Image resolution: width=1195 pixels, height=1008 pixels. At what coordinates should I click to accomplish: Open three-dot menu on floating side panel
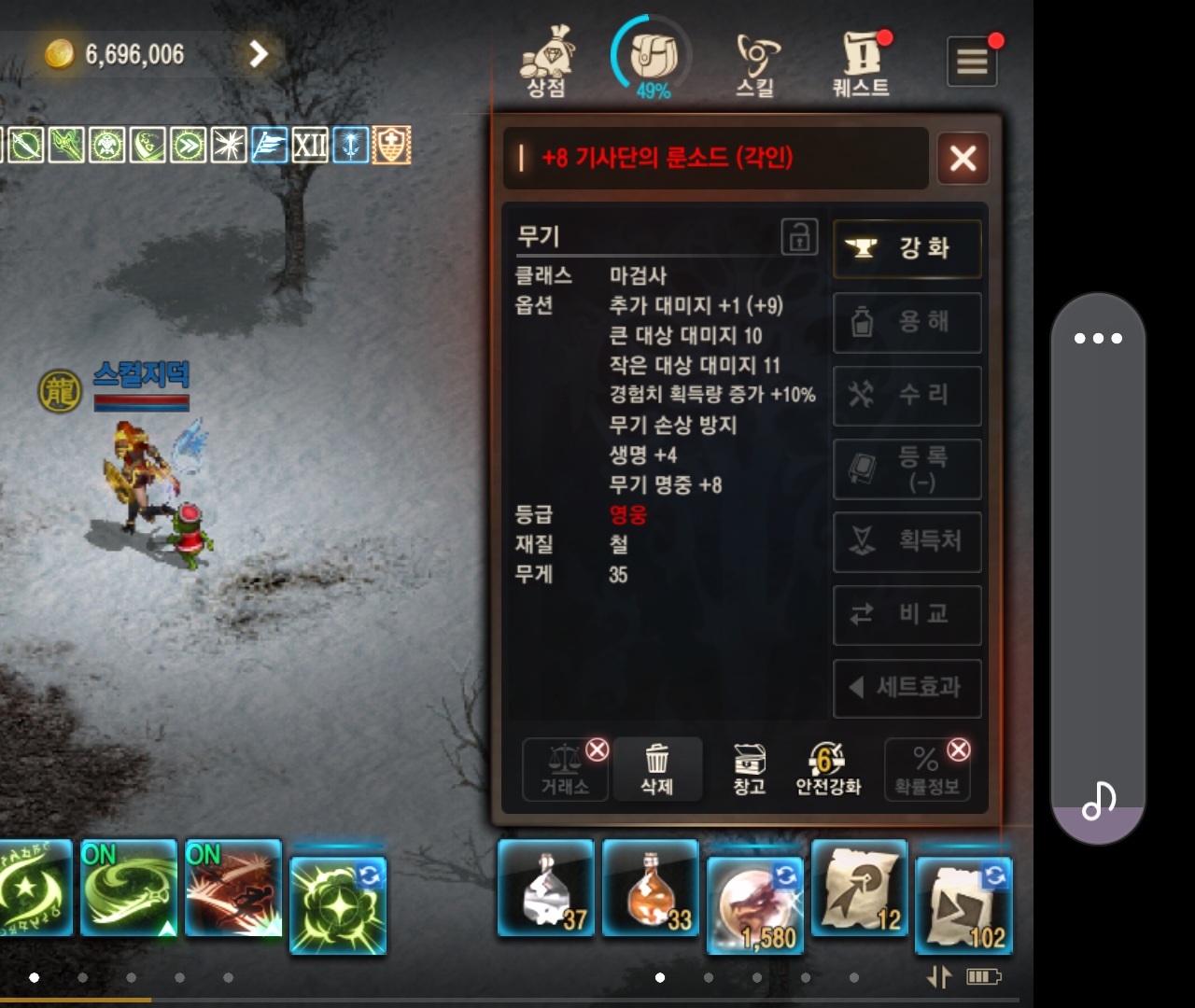point(1099,338)
